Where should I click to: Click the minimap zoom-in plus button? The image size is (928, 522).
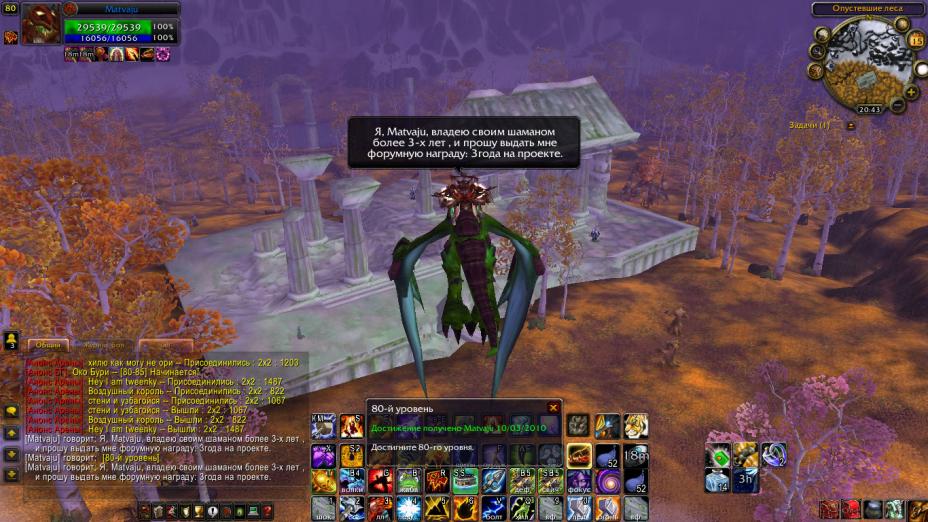click(911, 91)
